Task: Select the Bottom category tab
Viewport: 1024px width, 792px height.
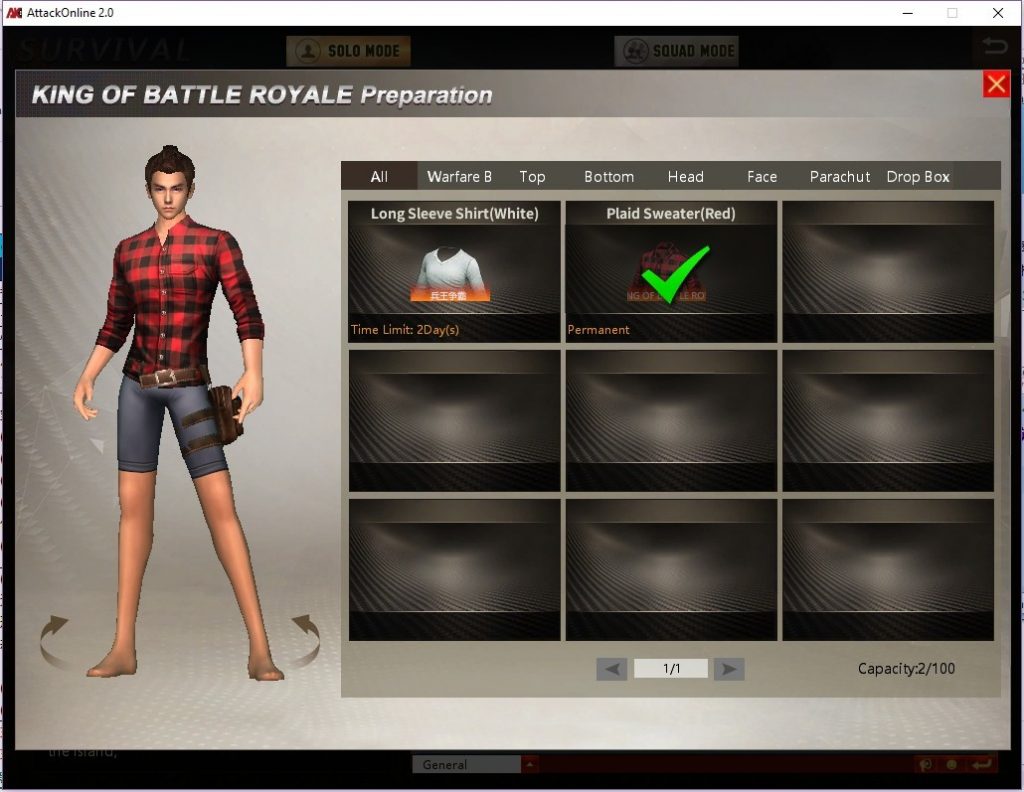Action: pos(609,177)
